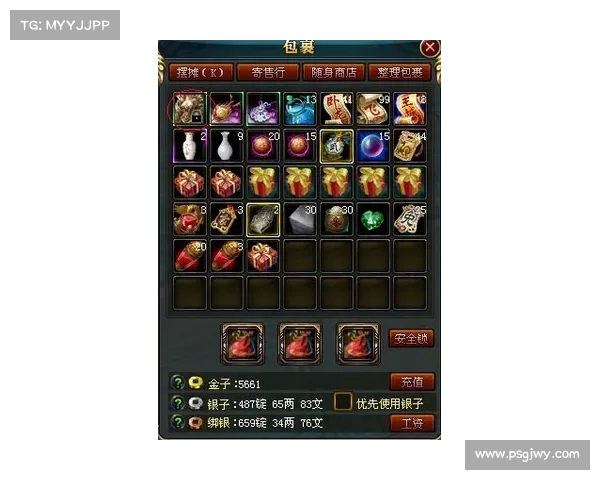The height and width of the screenshot is (480, 600).
Task: Click the 工资 salary button
Action: (411, 423)
